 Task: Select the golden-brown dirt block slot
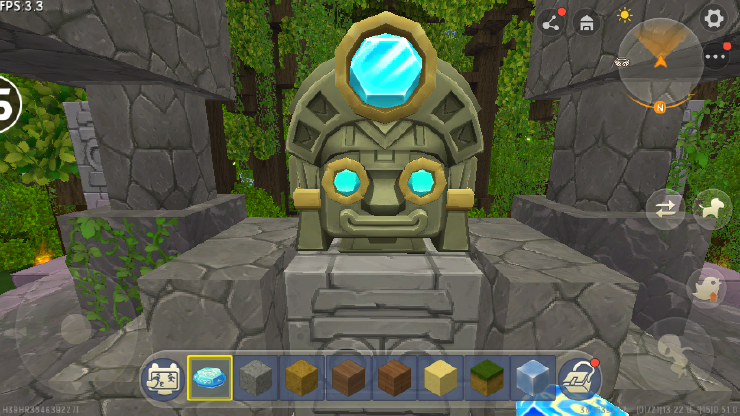[302, 377]
